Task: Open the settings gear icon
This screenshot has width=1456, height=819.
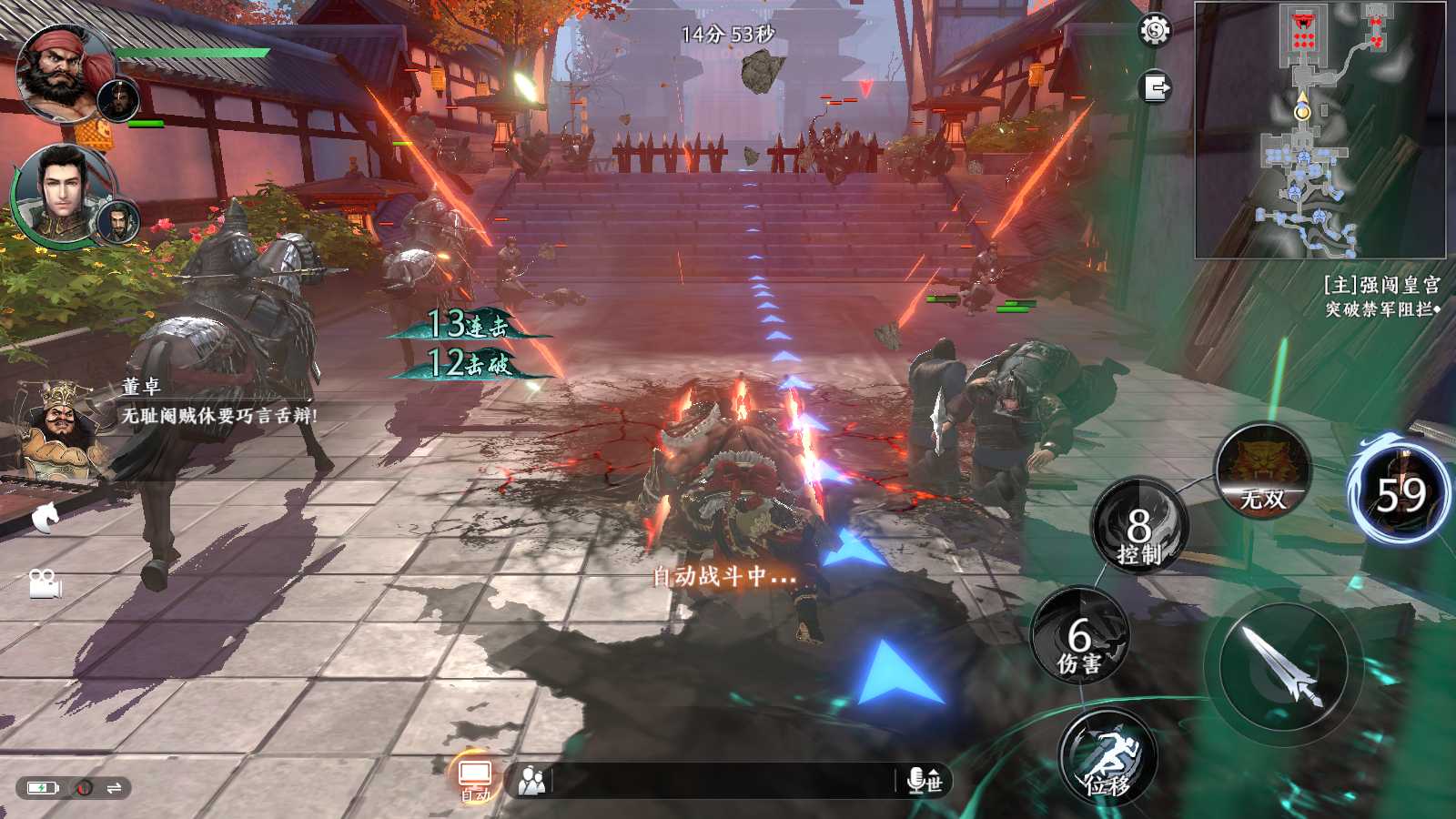Action: click(1155, 31)
